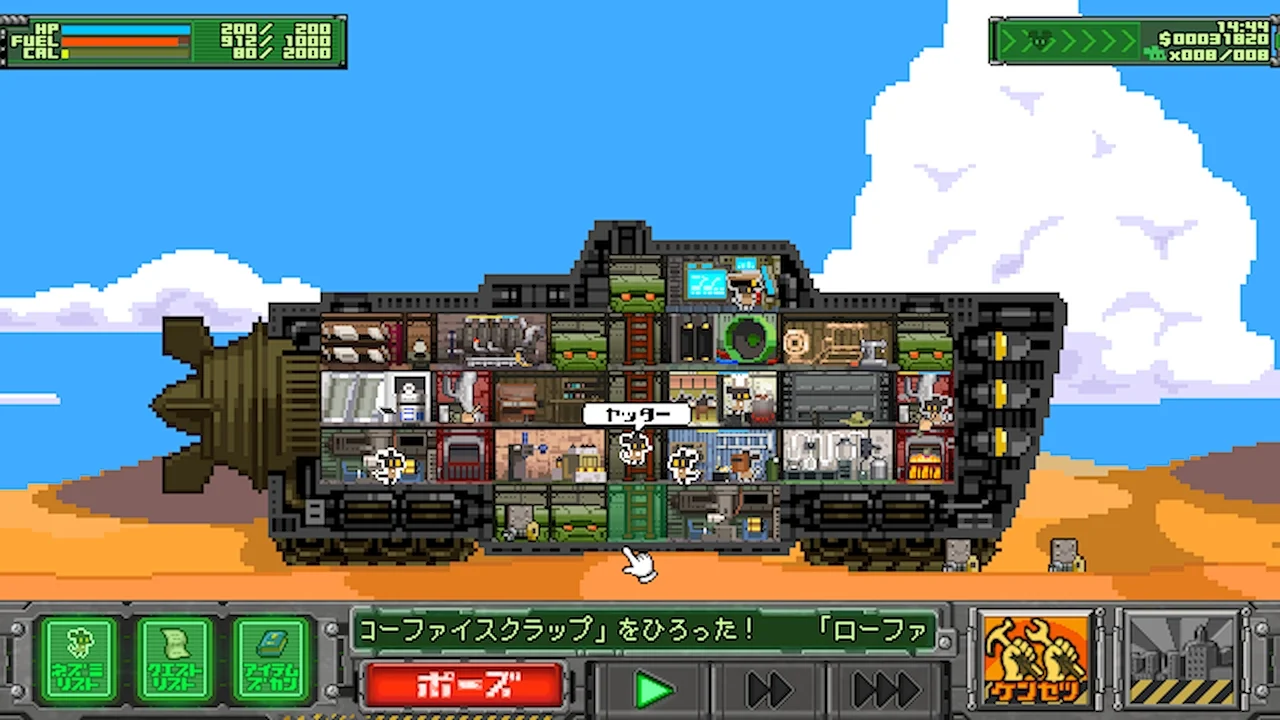The width and height of the screenshot is (1280, 720).
Task: Set game speed to normal play
Action: (x=653, y=689)
